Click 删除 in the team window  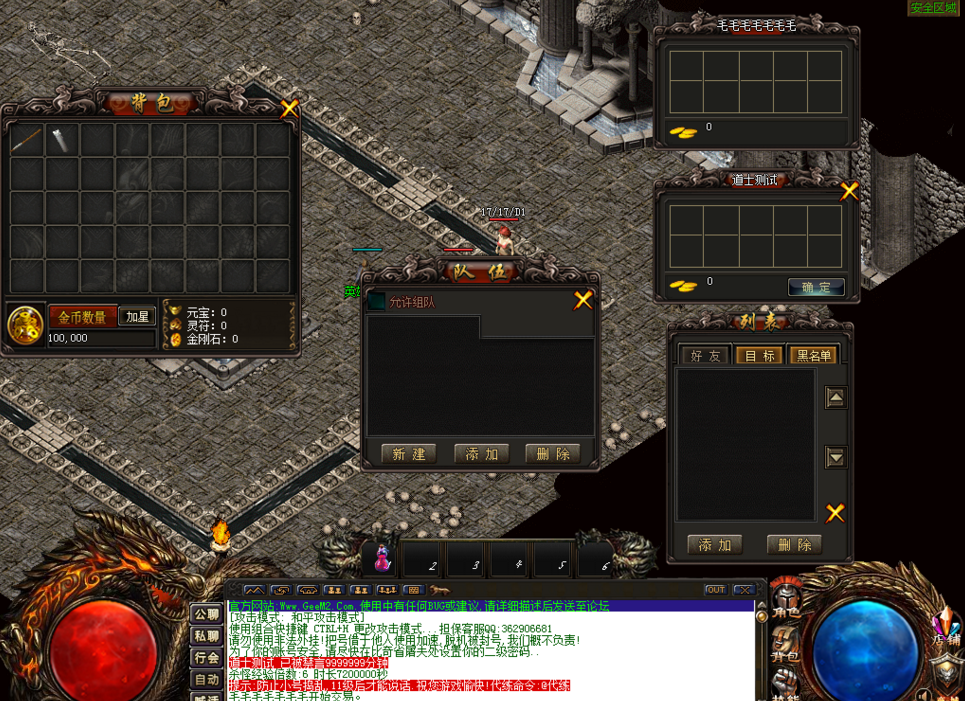point(552,454)
